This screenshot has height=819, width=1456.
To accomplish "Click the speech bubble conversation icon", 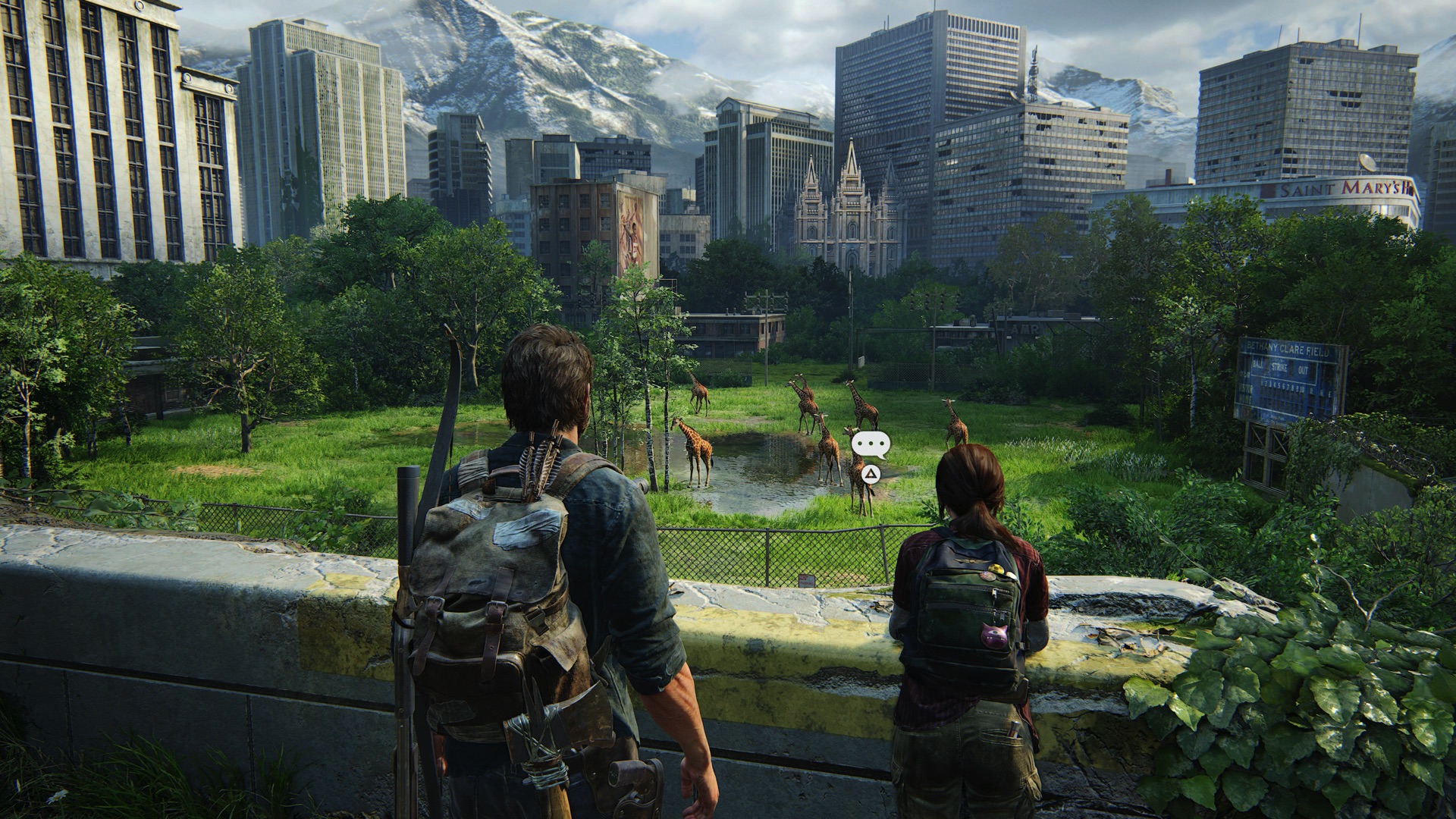I will pos(871,444).
